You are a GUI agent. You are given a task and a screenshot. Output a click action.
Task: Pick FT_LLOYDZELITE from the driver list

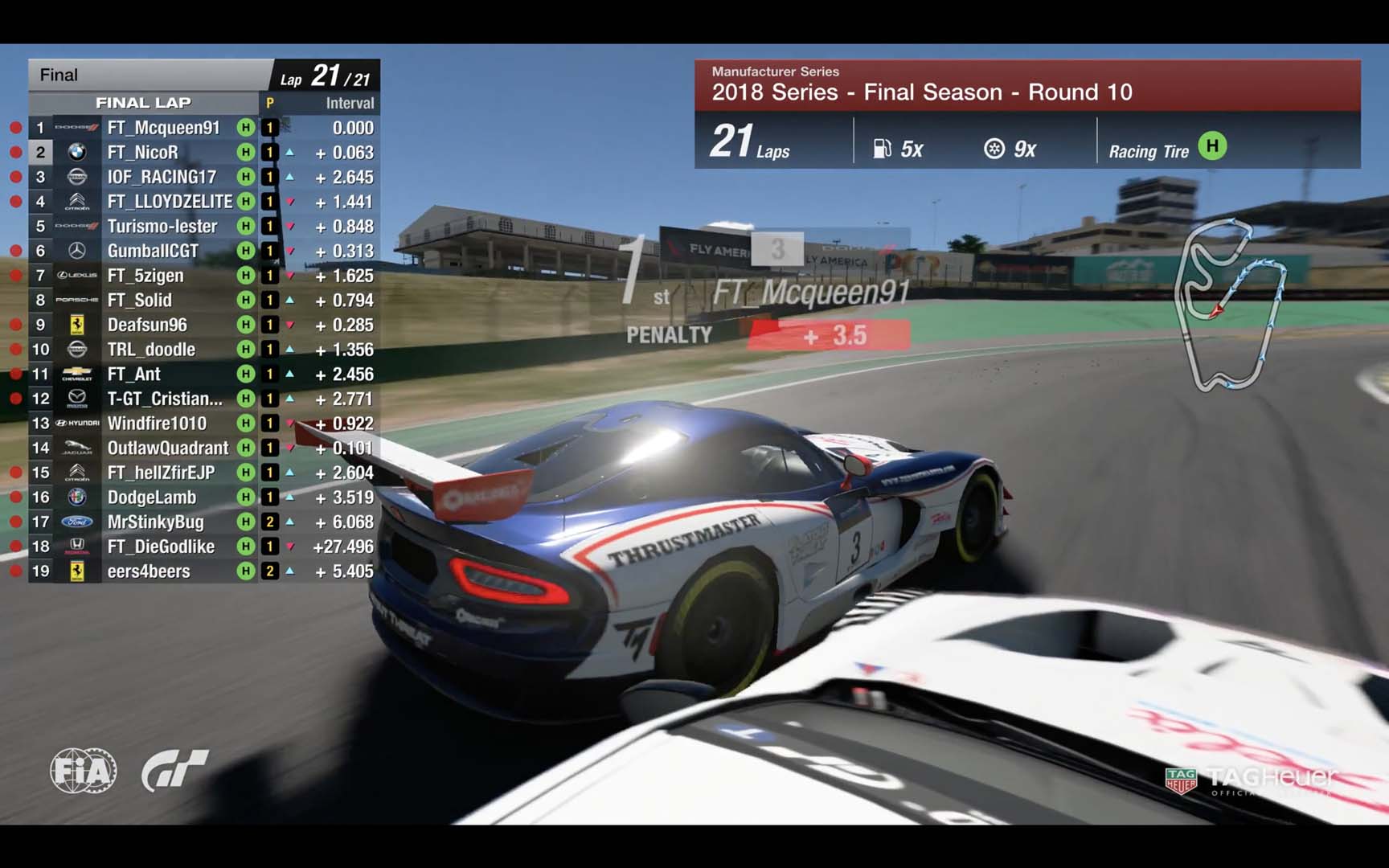coord(170,202)
